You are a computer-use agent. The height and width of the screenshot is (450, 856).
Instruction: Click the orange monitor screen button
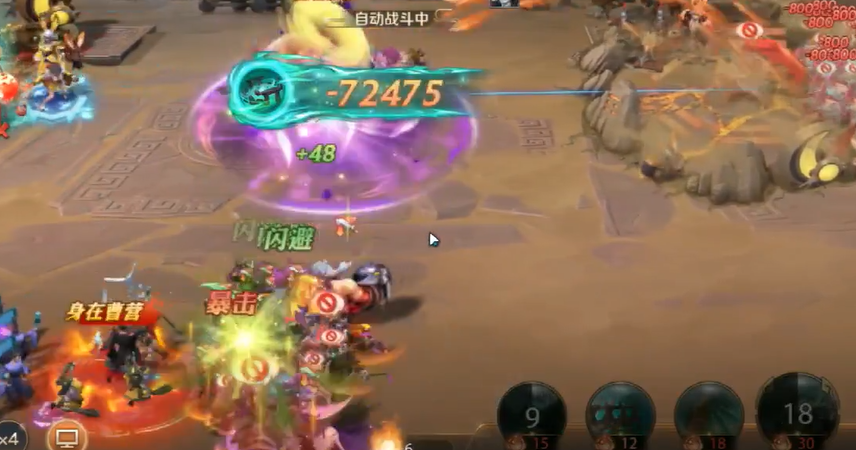point(67,437)
